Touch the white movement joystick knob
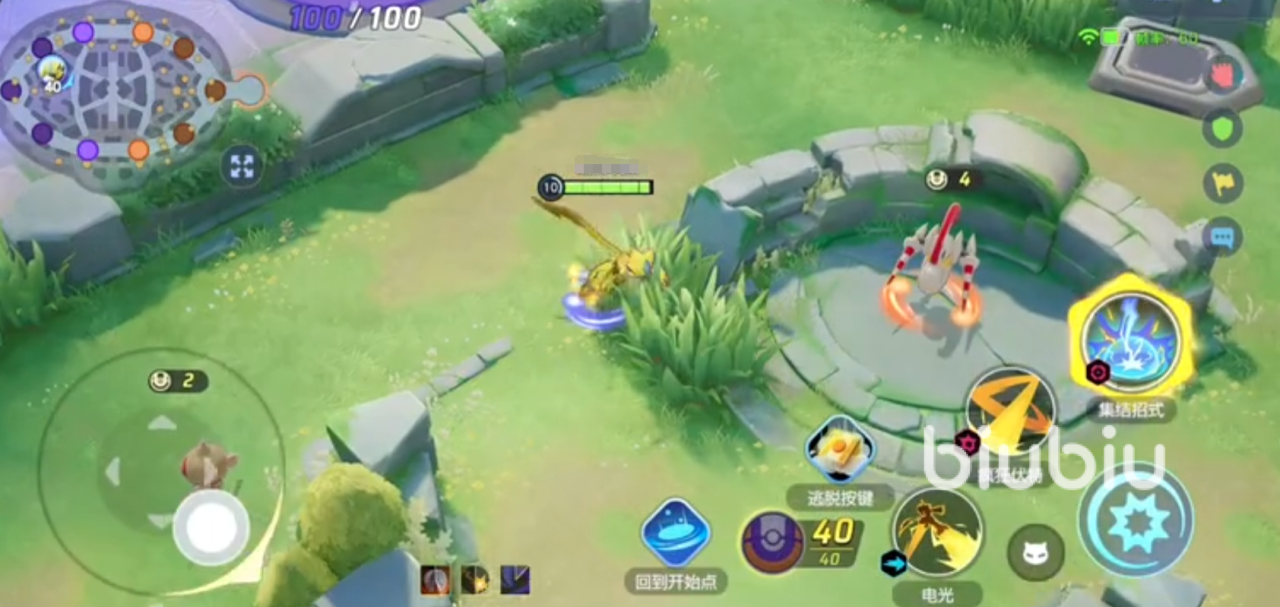 (x=210, y=527)
